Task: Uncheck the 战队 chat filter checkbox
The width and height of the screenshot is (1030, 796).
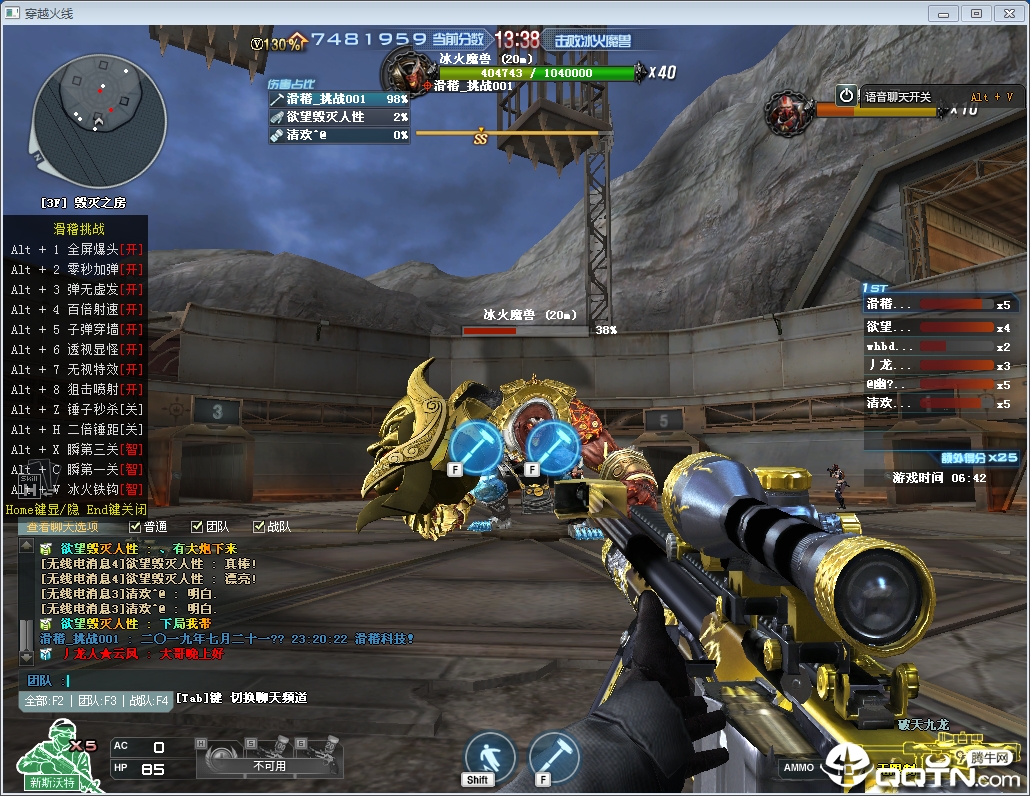Action: click(x=258, y=527)
